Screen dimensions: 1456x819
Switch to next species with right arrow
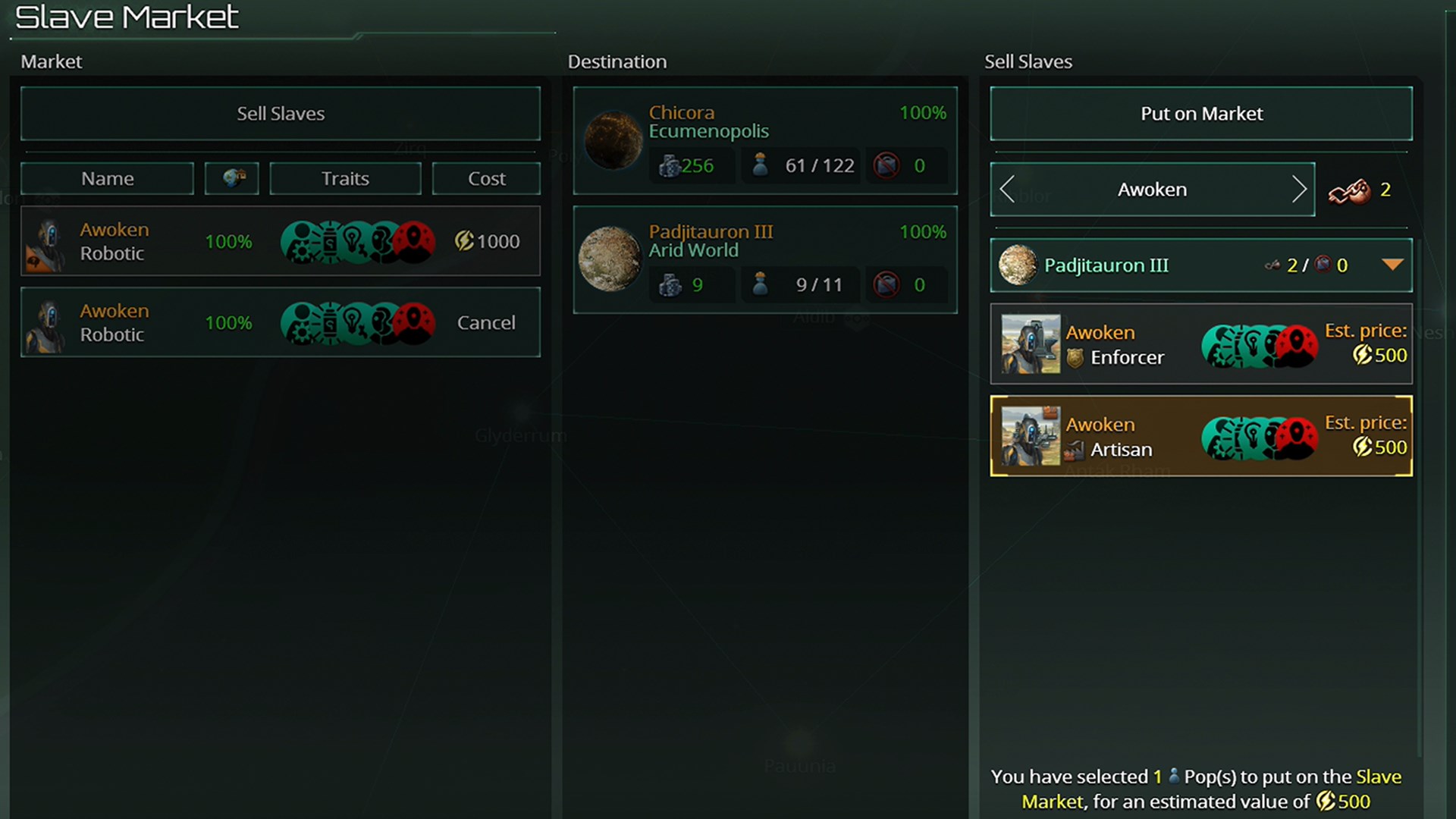tap(1298, 190)
